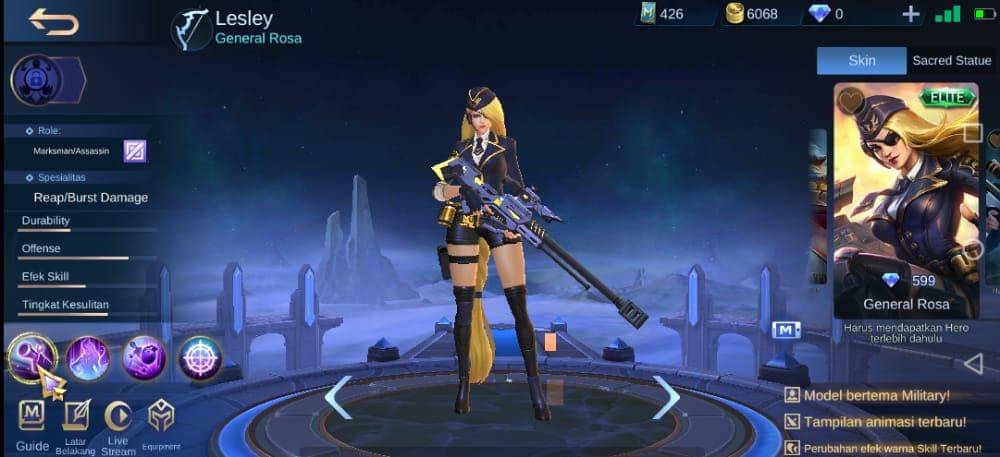Viewport: 1000px width, 457px height.
Task: Tap the Android back triangle button
Action: click(972, 363)
